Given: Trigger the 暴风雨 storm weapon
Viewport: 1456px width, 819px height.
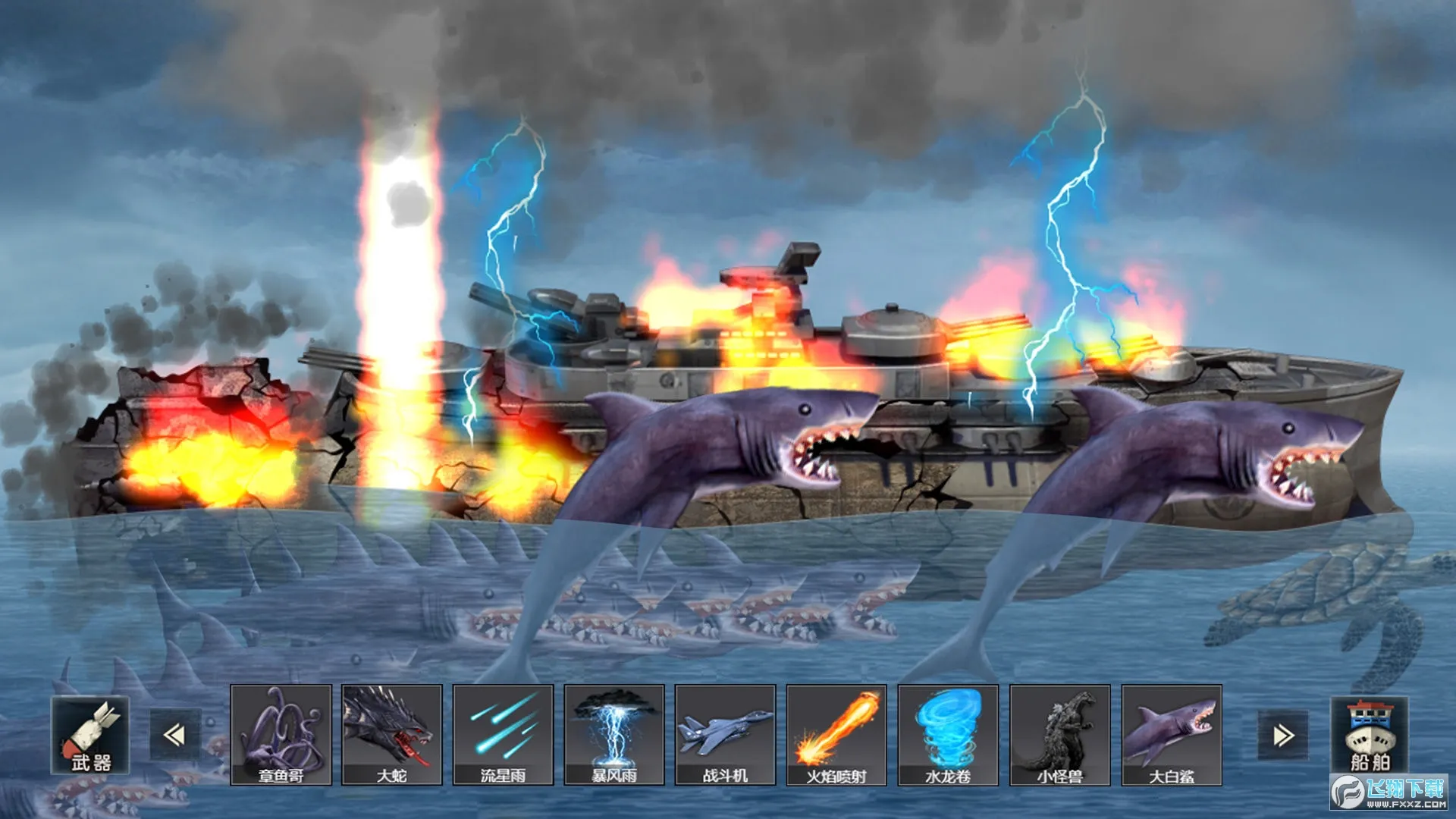Looking at the screenshot, I should (614, 734).
